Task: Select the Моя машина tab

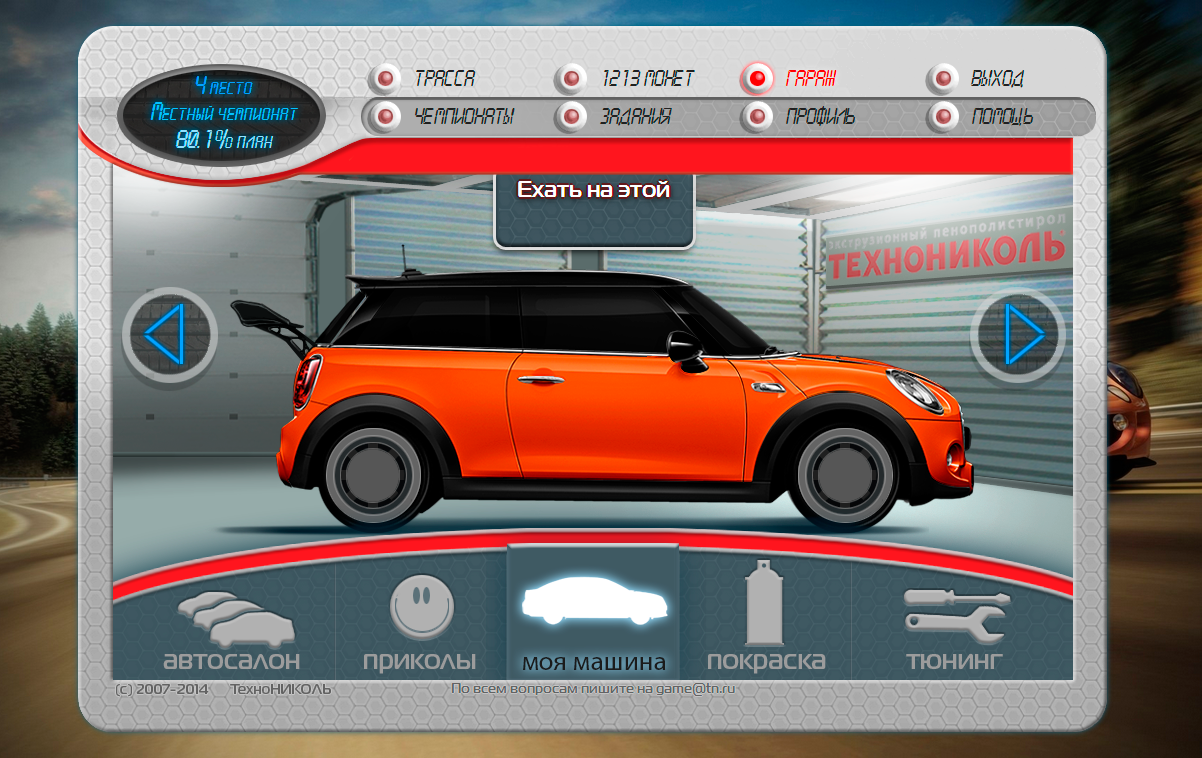Action: [x=593, y=625]
